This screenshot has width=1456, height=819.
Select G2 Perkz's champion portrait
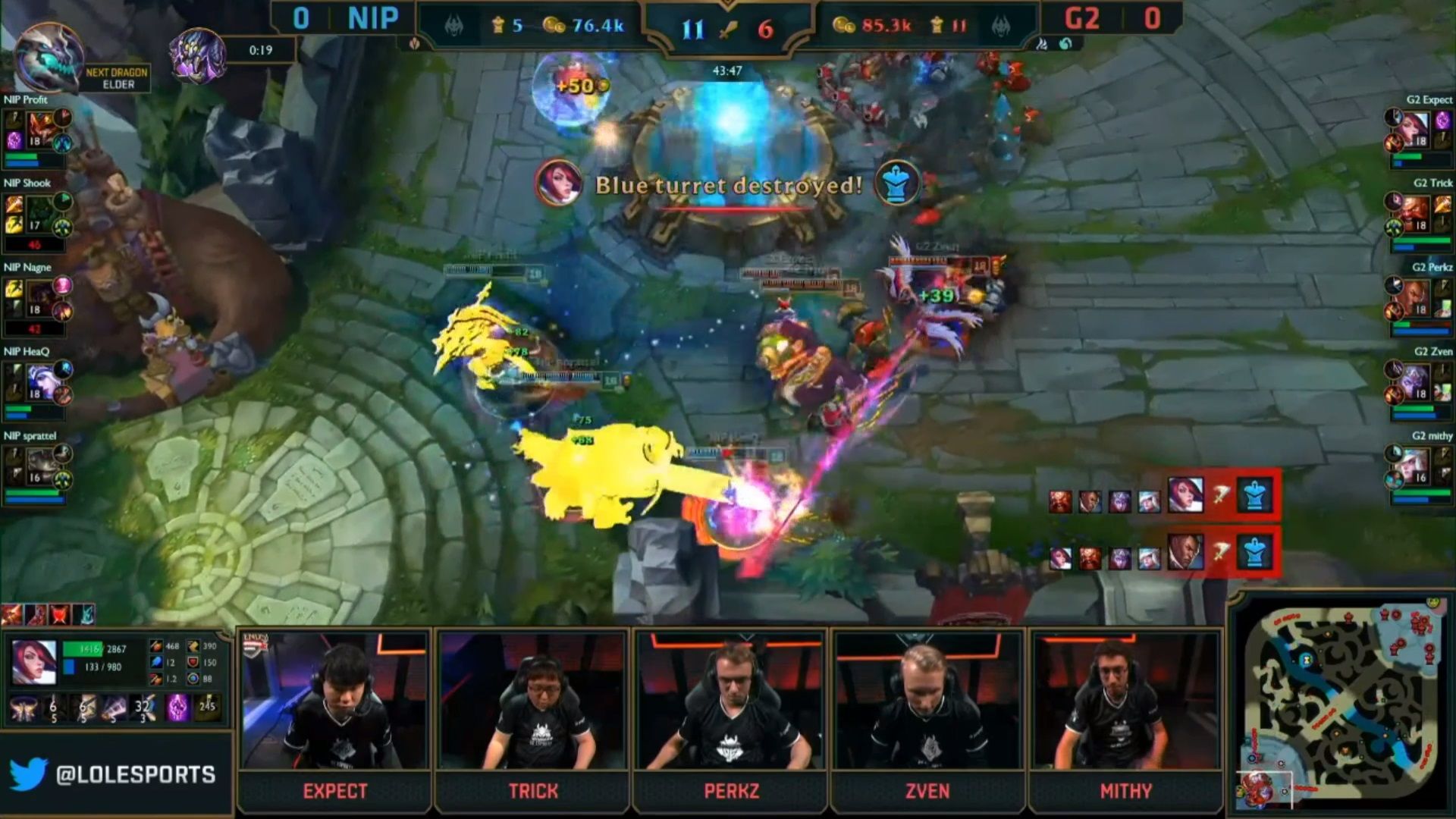pyautogui.click(x=1417, y=297)
